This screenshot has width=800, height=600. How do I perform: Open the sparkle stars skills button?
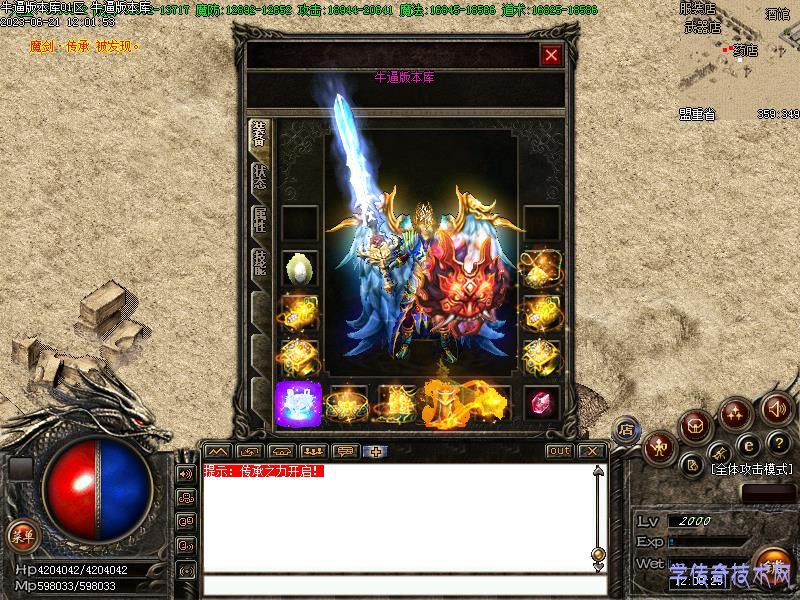pos(737,412)
